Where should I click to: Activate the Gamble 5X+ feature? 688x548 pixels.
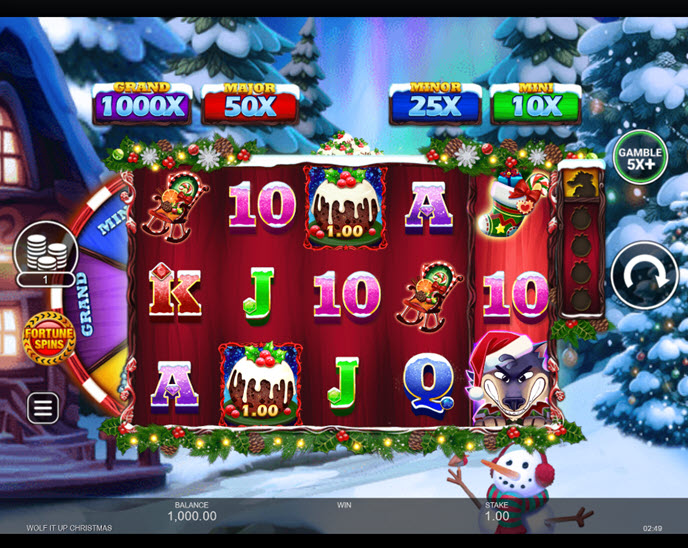click(640, 157)
